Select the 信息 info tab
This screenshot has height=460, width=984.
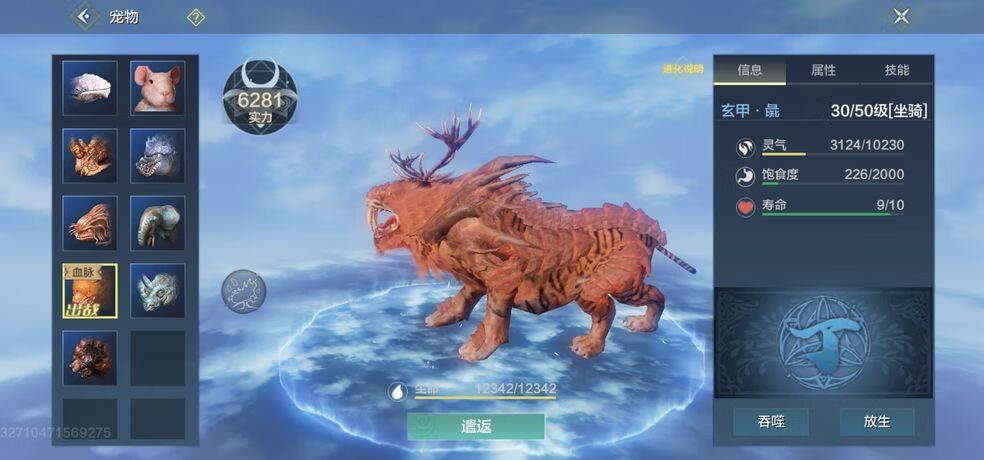749,70
